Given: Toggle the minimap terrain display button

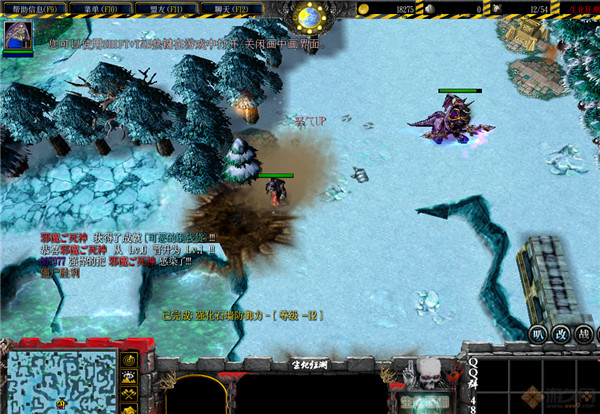Looking at the screenshot, I should [x=130, y=376].
